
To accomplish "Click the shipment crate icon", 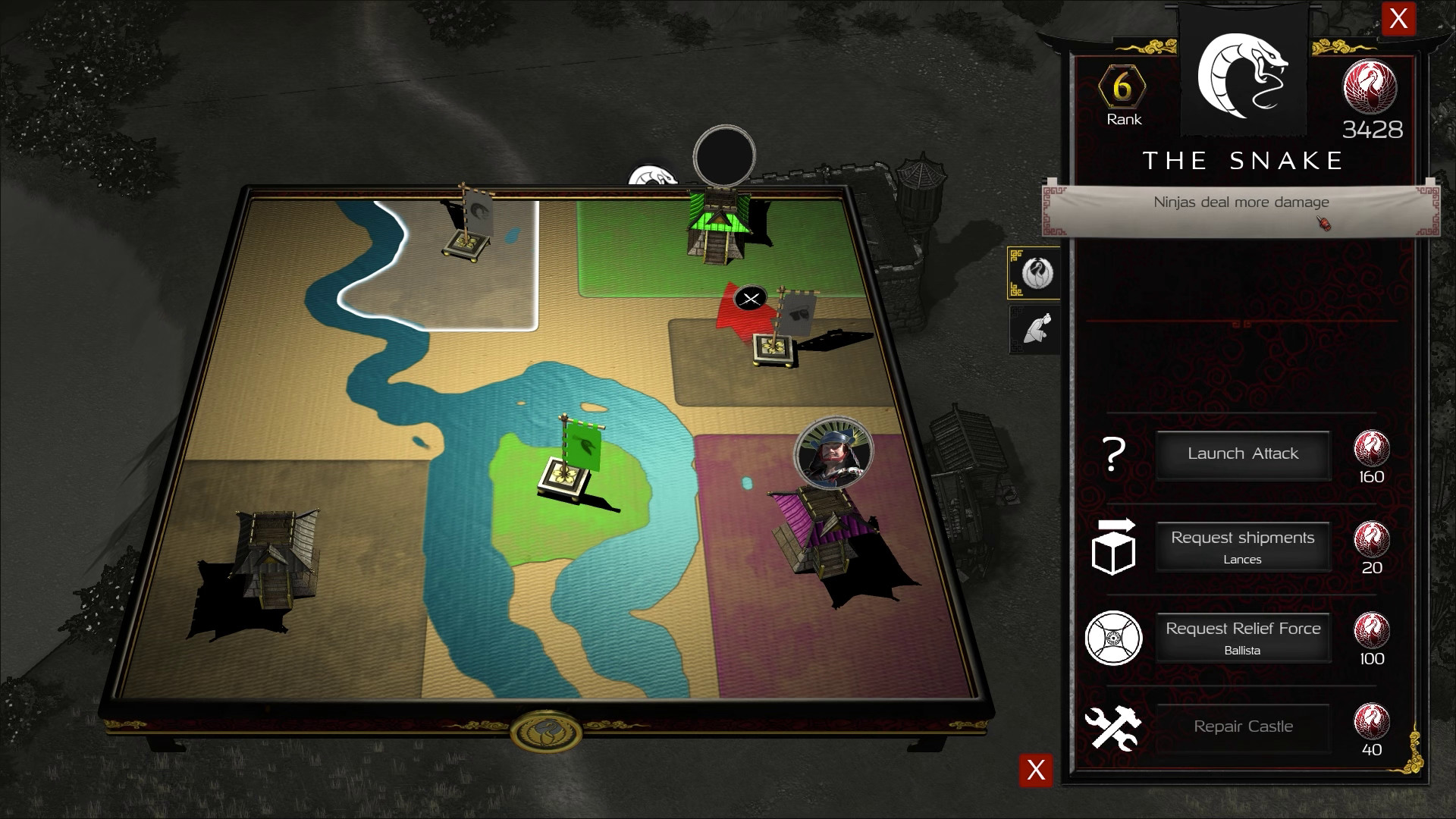I will (x=1113, y=548).
